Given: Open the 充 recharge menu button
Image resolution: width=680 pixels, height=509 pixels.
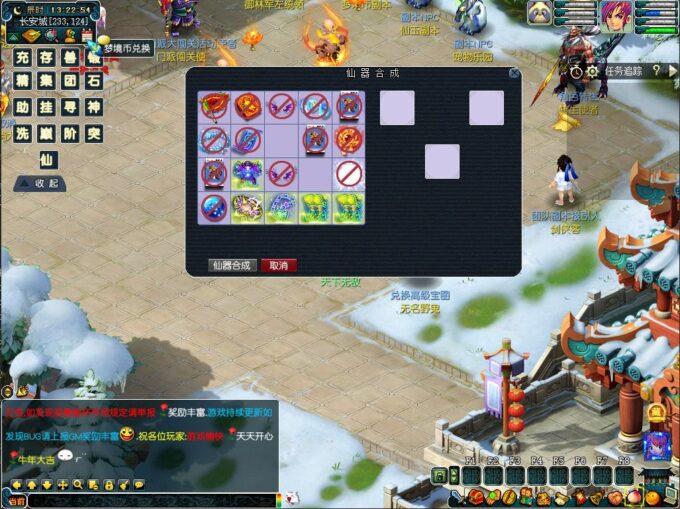Looking at the screenshot, I should point(22,57).
